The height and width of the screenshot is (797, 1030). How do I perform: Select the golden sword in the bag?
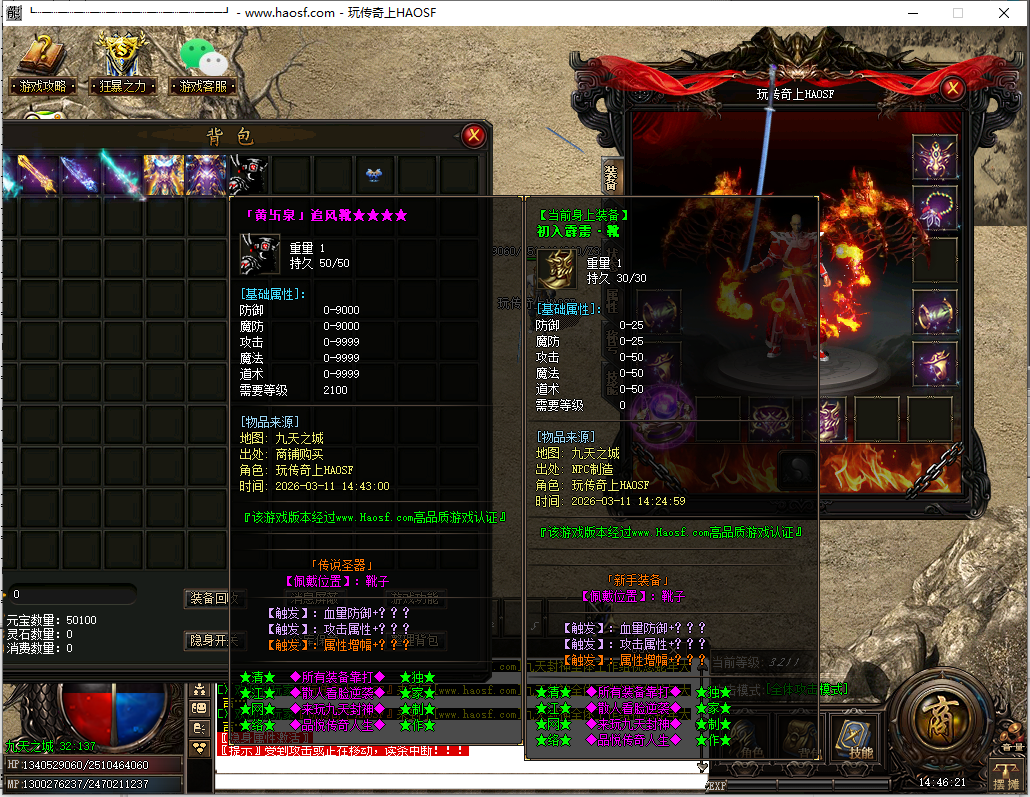tap(38, 175)
